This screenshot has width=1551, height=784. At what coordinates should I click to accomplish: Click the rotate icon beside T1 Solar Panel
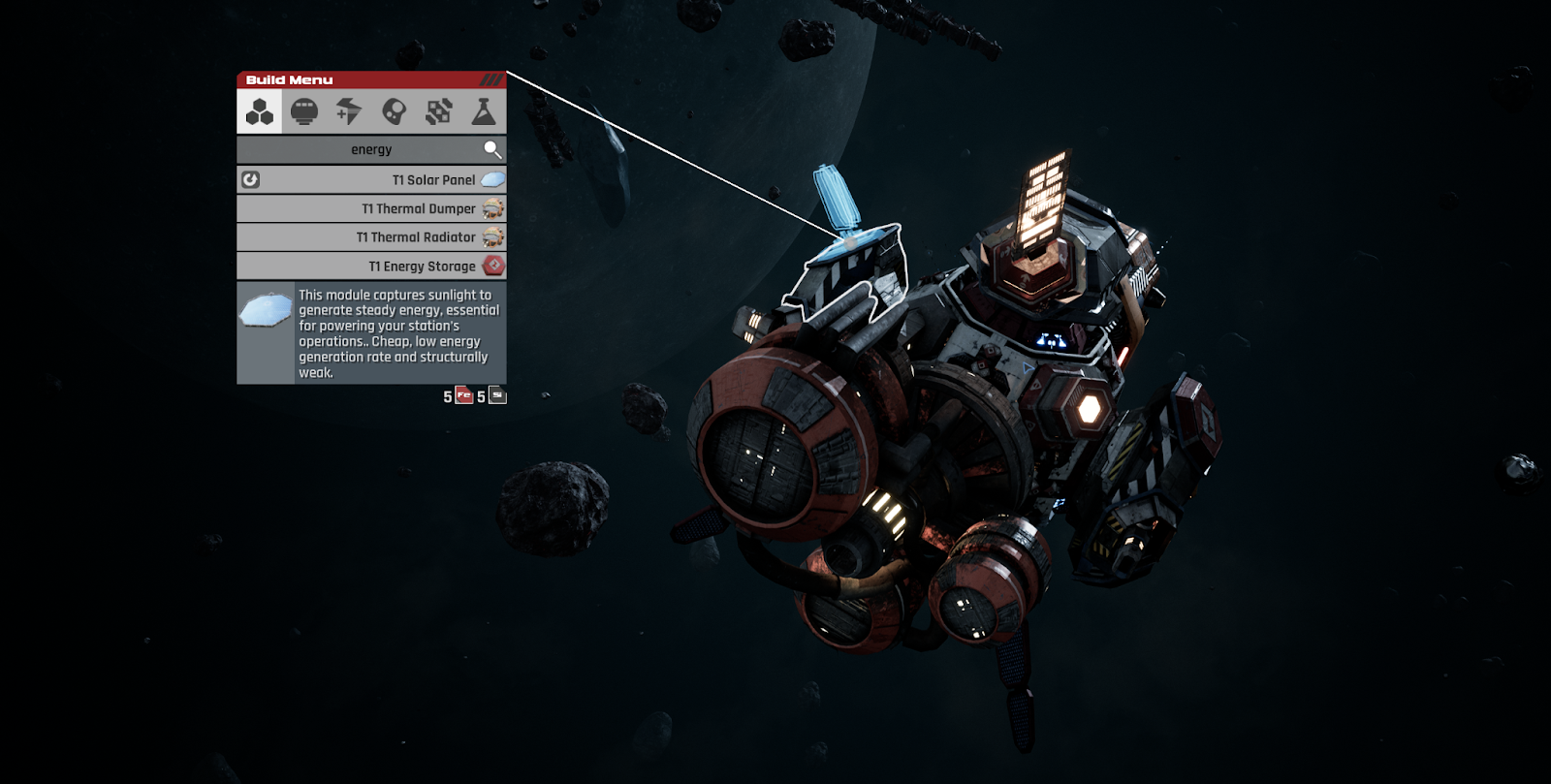[x=252, y=178]
